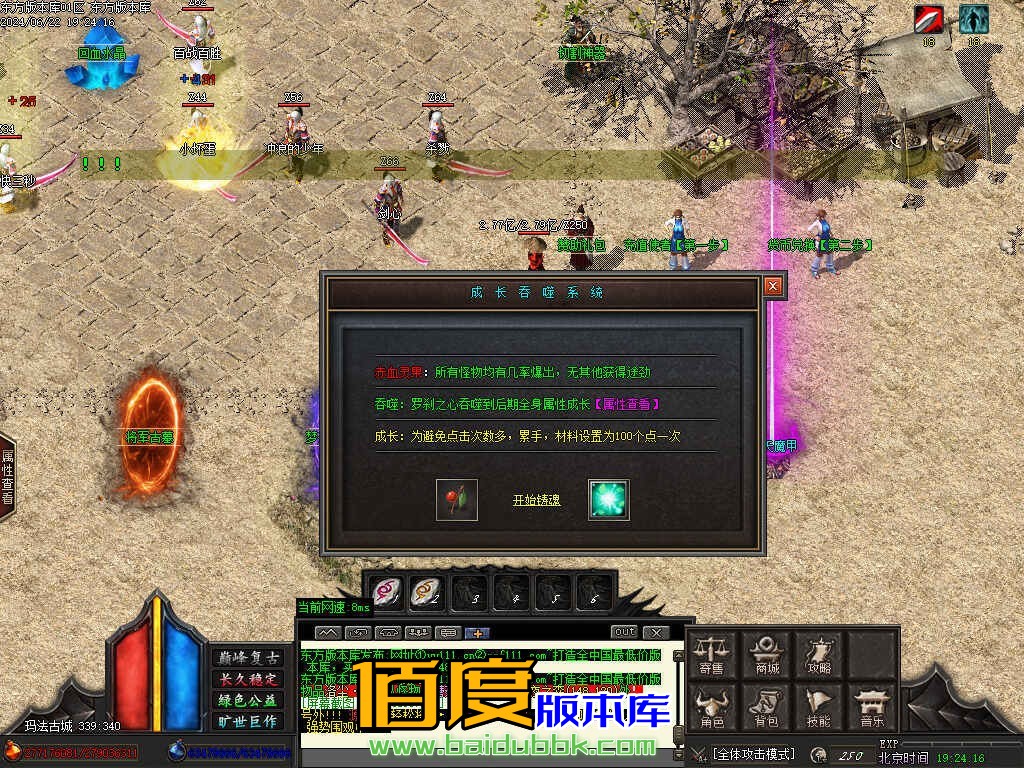Viewport: 1024px width, 768px height.
Task: Toggle the 全体攻击模式 attack mode
Action: 753,753
